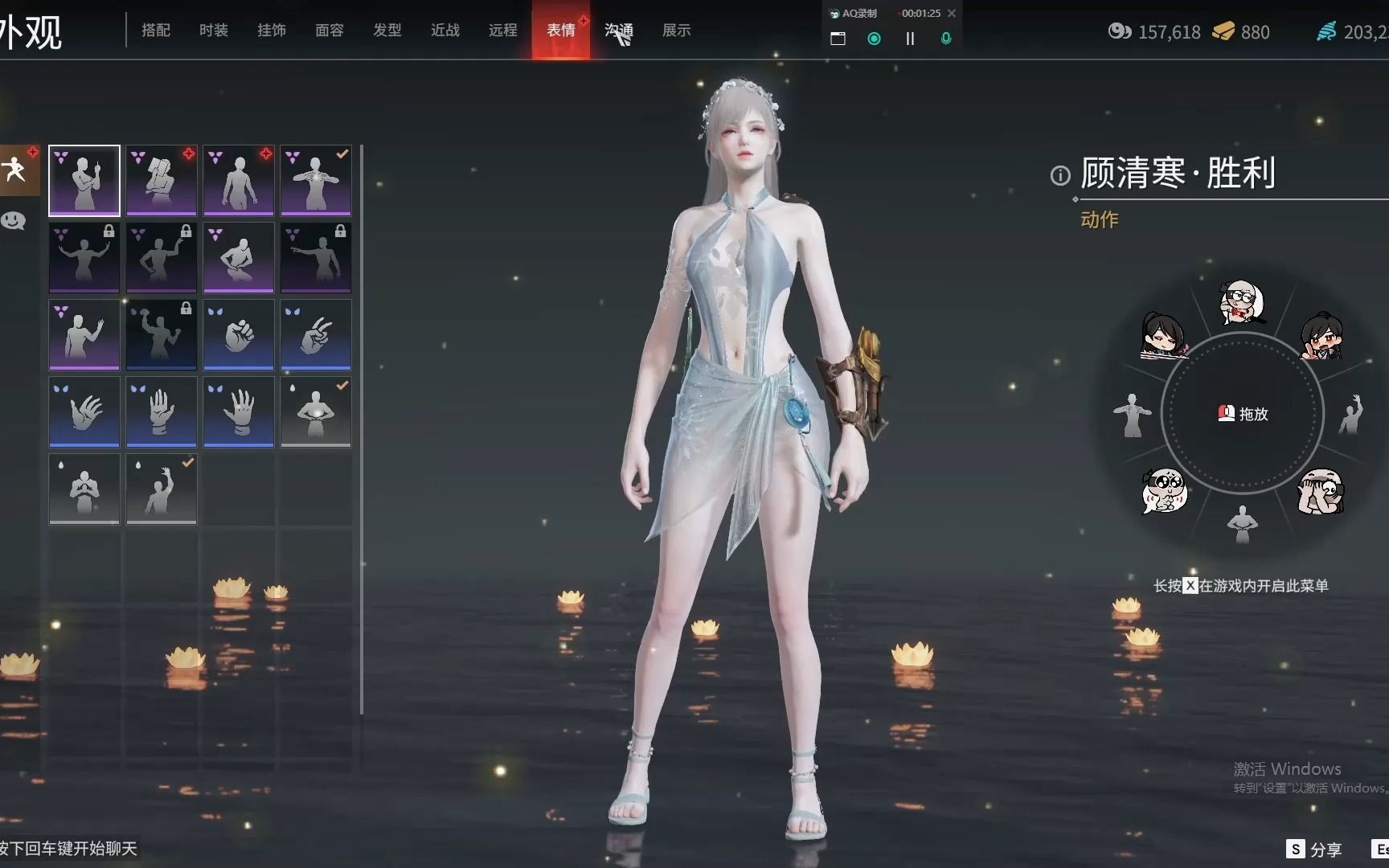Toggle recording with the green record button
1389x868 pixels.
click(x=874, y=39)
